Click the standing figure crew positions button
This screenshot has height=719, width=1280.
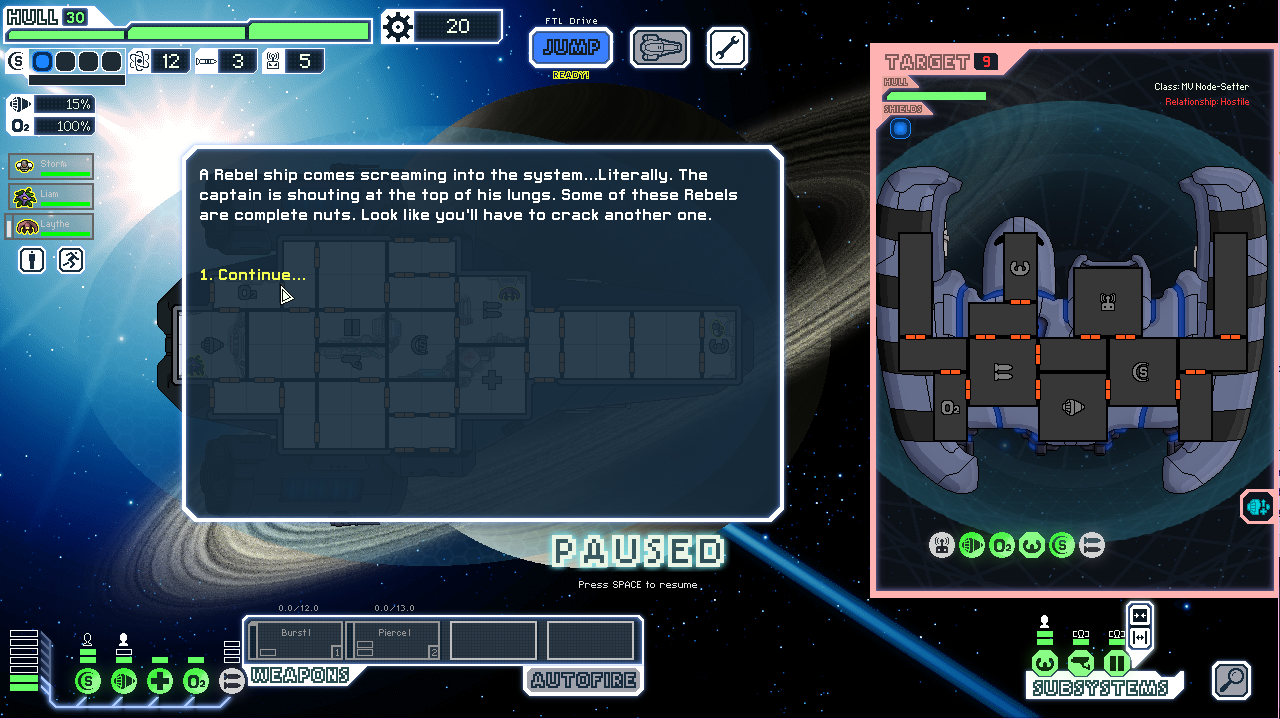[32, 260]
